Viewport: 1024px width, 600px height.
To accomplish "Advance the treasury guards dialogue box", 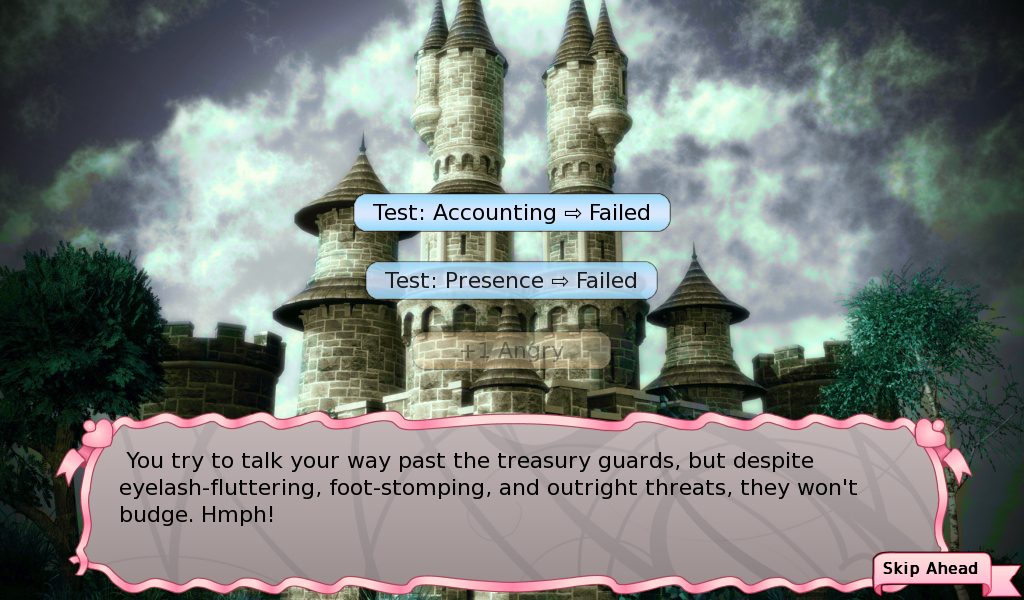I will point(510,500).
